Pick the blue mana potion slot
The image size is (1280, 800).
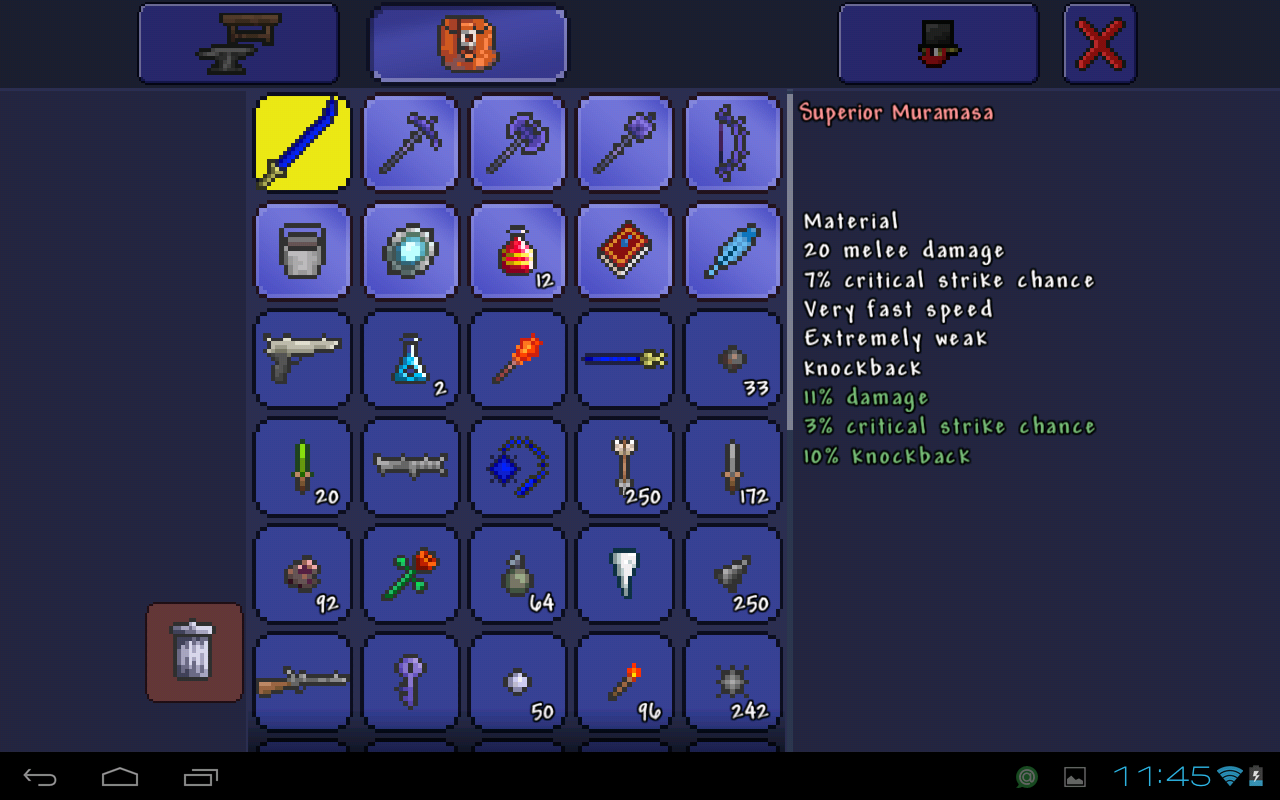pos(410,359)
